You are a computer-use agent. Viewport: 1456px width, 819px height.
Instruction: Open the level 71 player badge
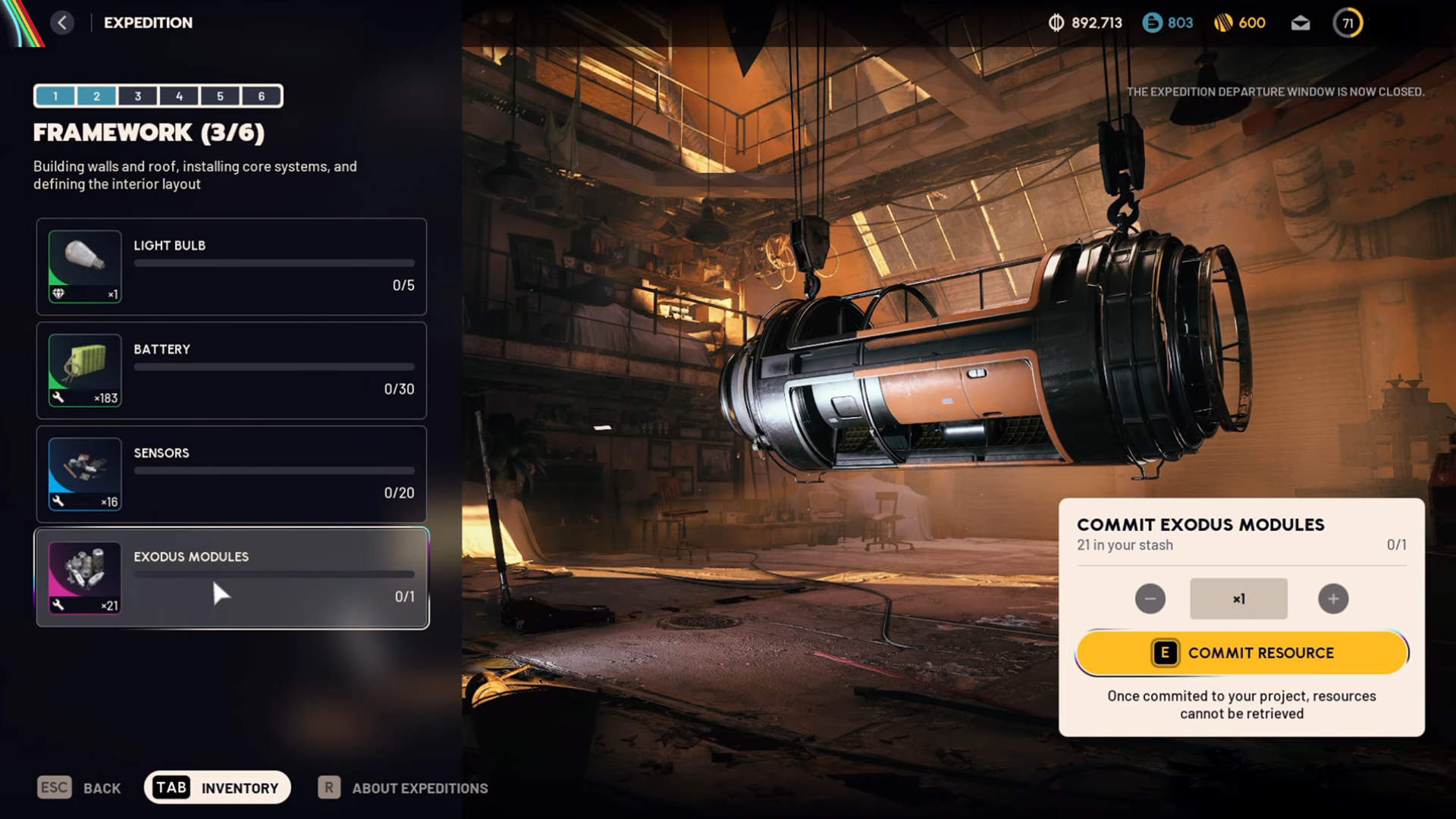(1348, 23)
